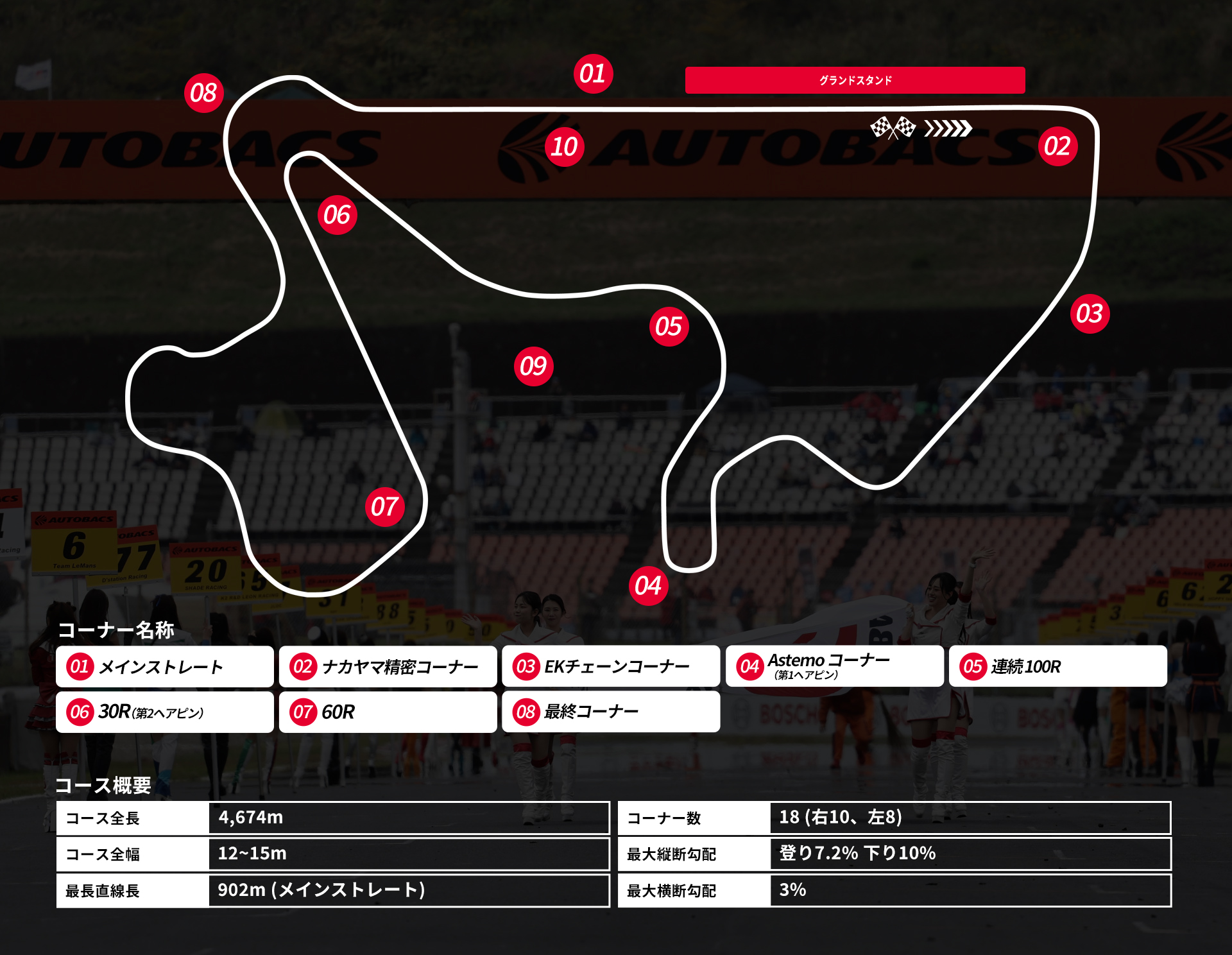Open the メインストレート legend entry
This screenshot has width=1232, height=955.
(165, 667)
